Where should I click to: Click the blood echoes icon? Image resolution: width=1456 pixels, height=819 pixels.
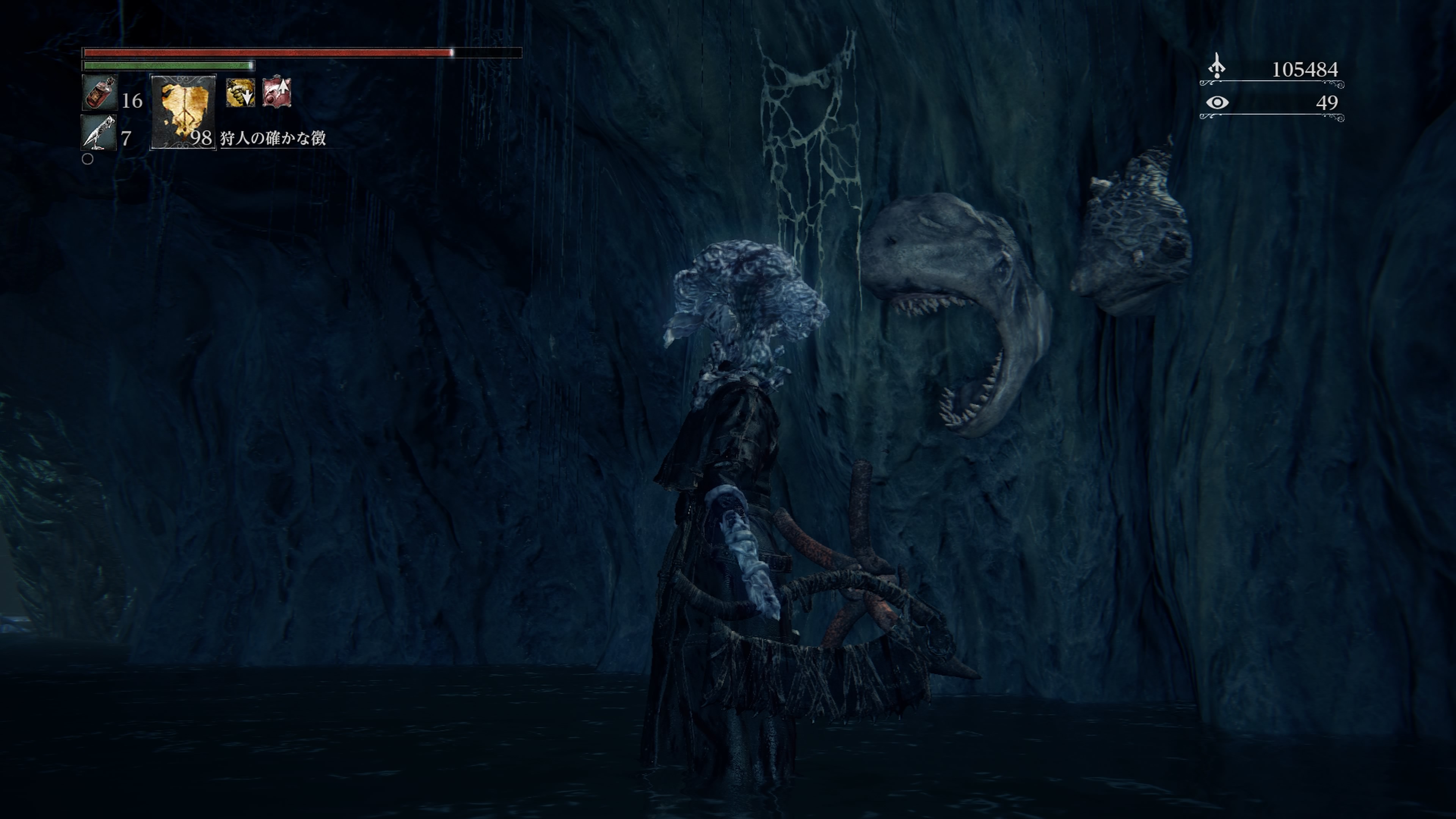(x=1217, y=67)
